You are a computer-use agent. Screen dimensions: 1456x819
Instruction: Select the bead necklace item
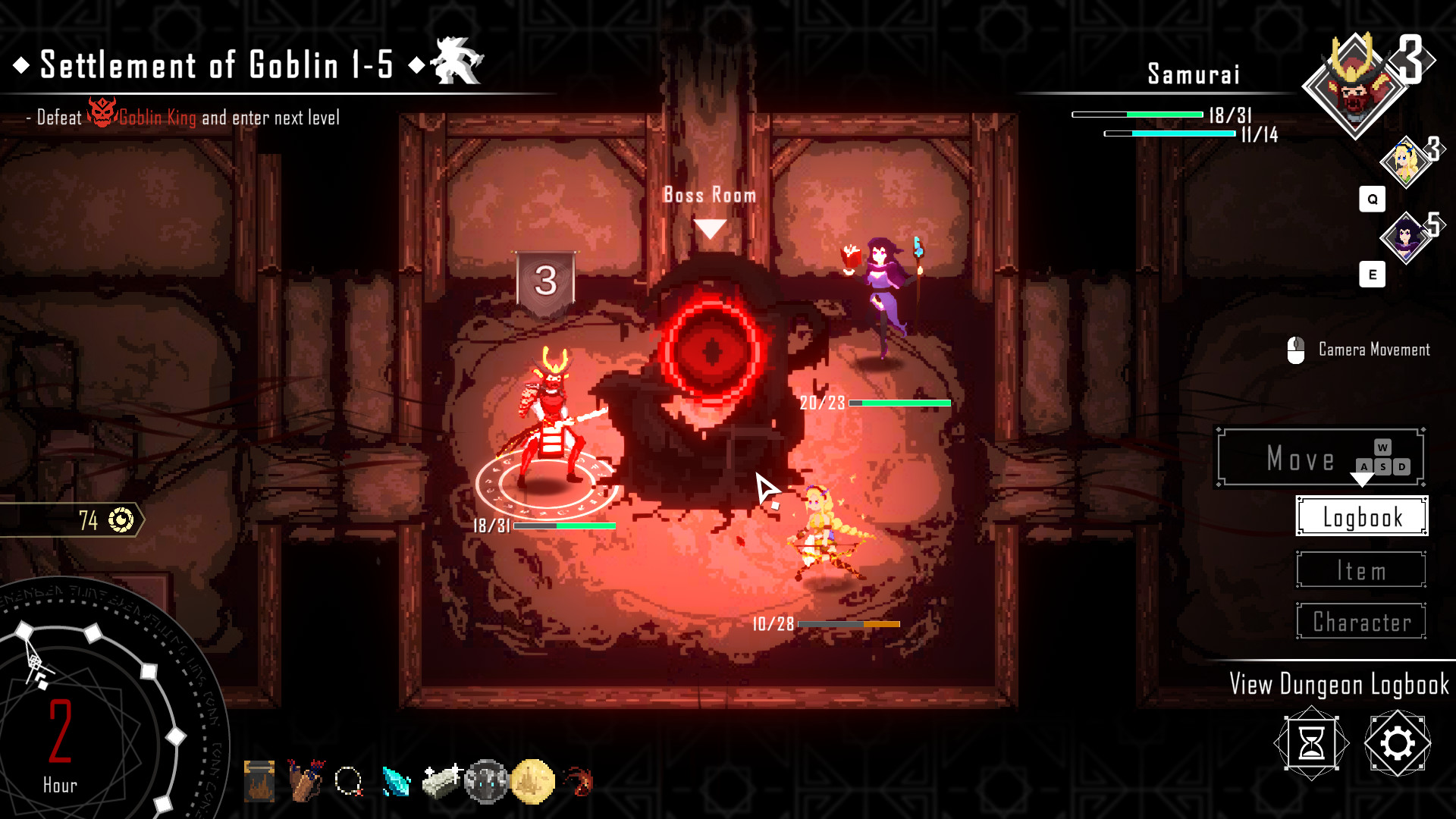click(350, 781)
